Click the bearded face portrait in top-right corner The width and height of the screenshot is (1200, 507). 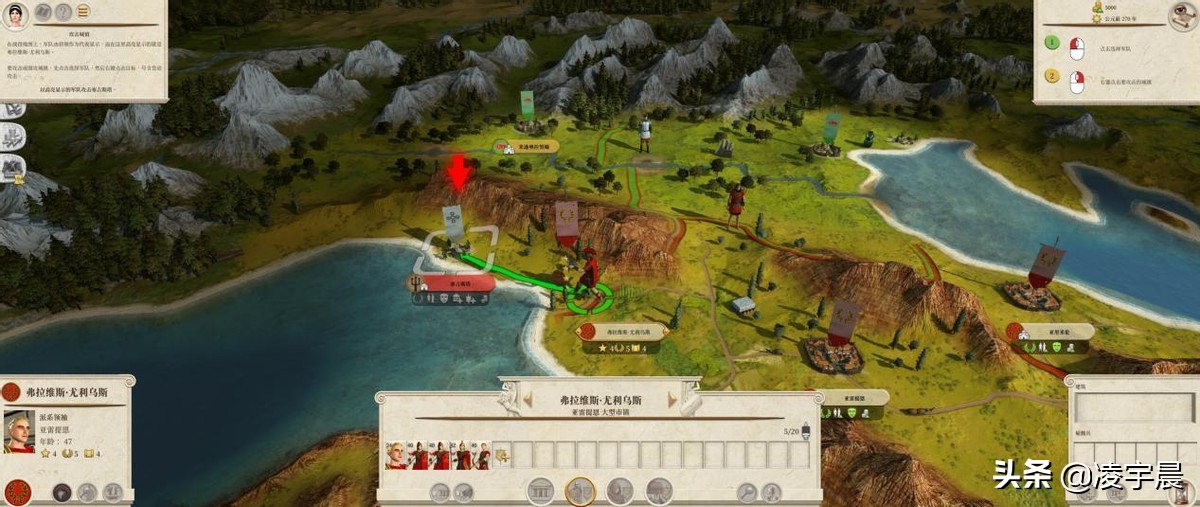pos(1183,14)
